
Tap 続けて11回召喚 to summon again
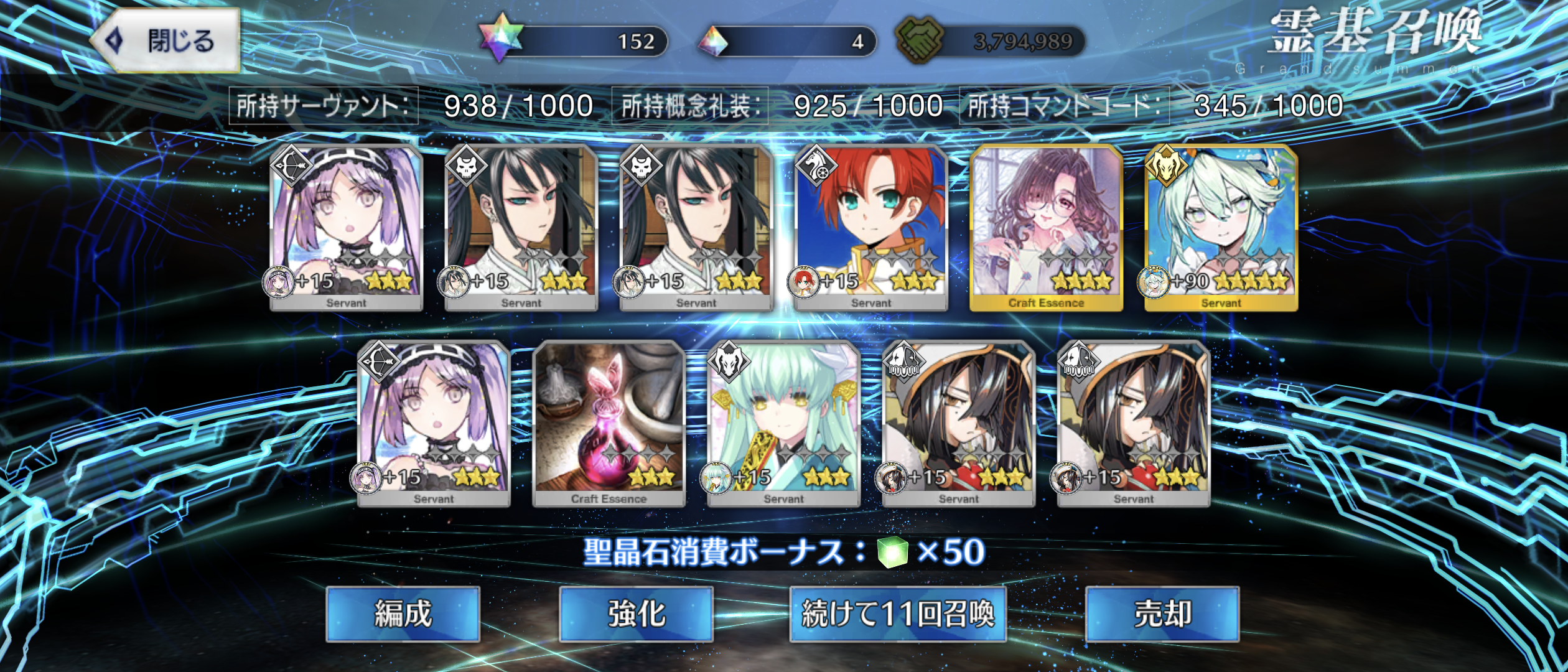tap(897, 614)
